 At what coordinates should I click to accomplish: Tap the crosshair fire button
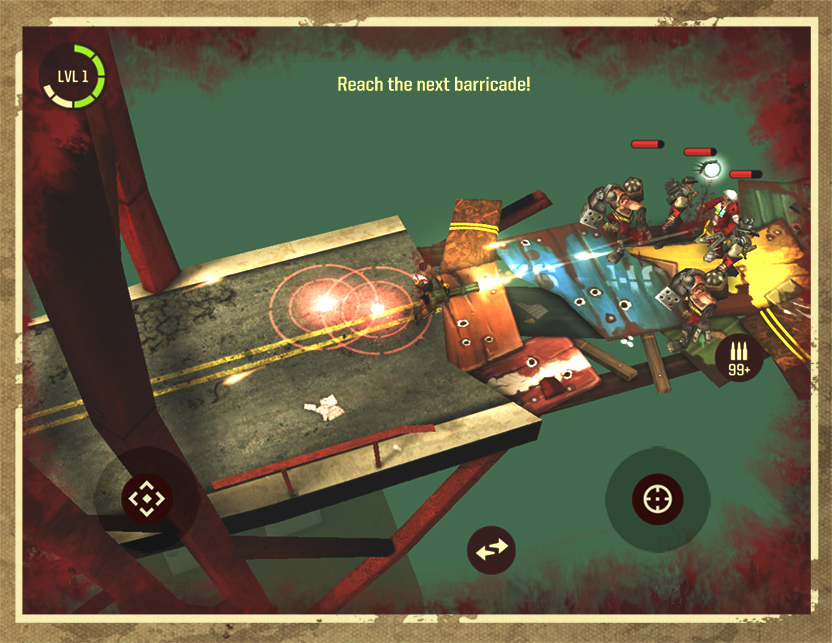pos(657,497)
